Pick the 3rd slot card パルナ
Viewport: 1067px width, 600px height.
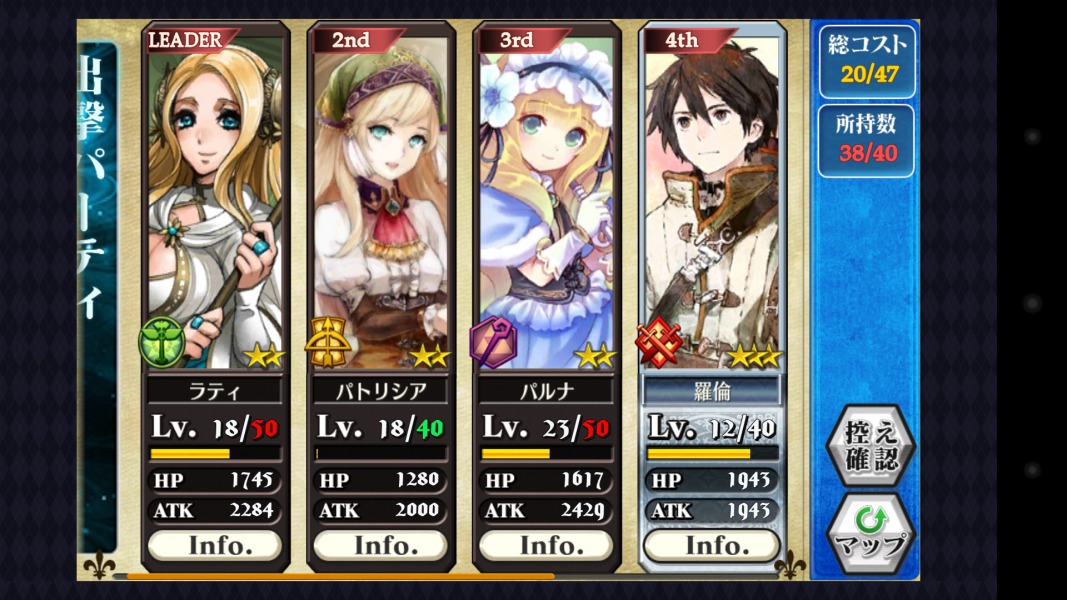[x=547, y=200]
